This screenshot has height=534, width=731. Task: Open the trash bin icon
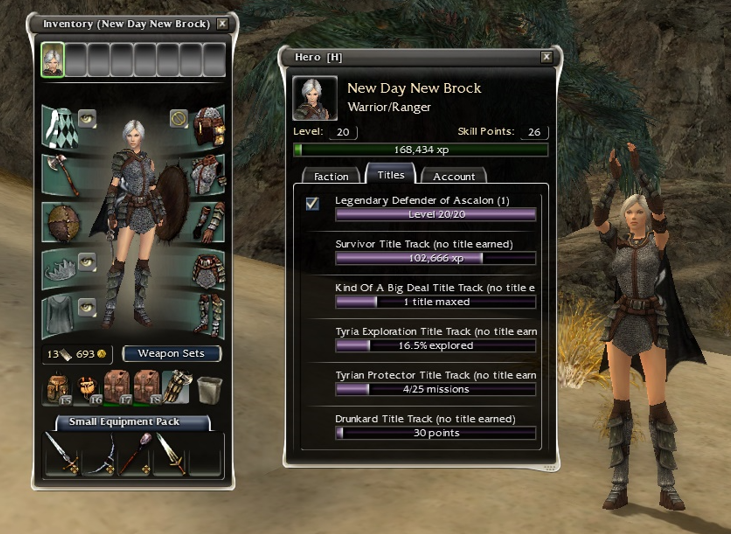[208, 389]
